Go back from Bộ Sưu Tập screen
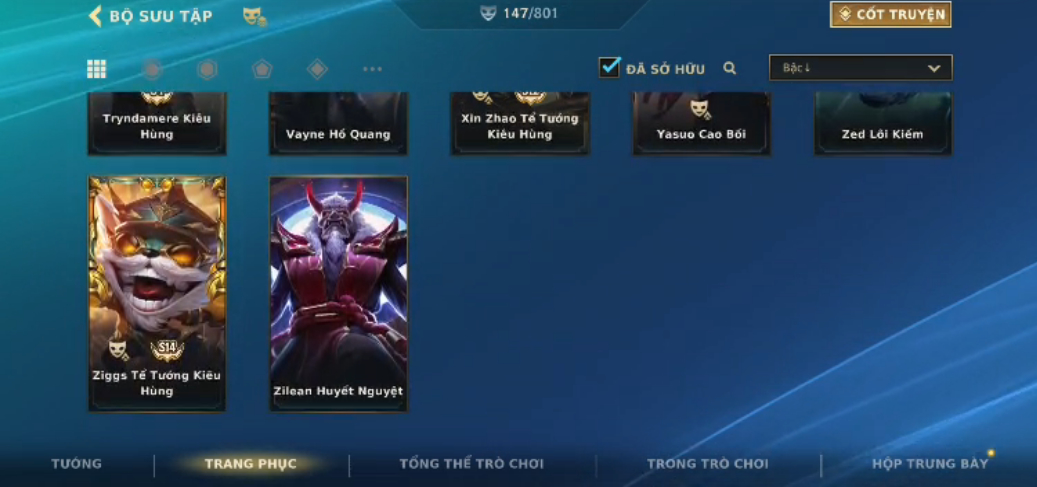The image size is (1037, 487). (x=96, y=16)
